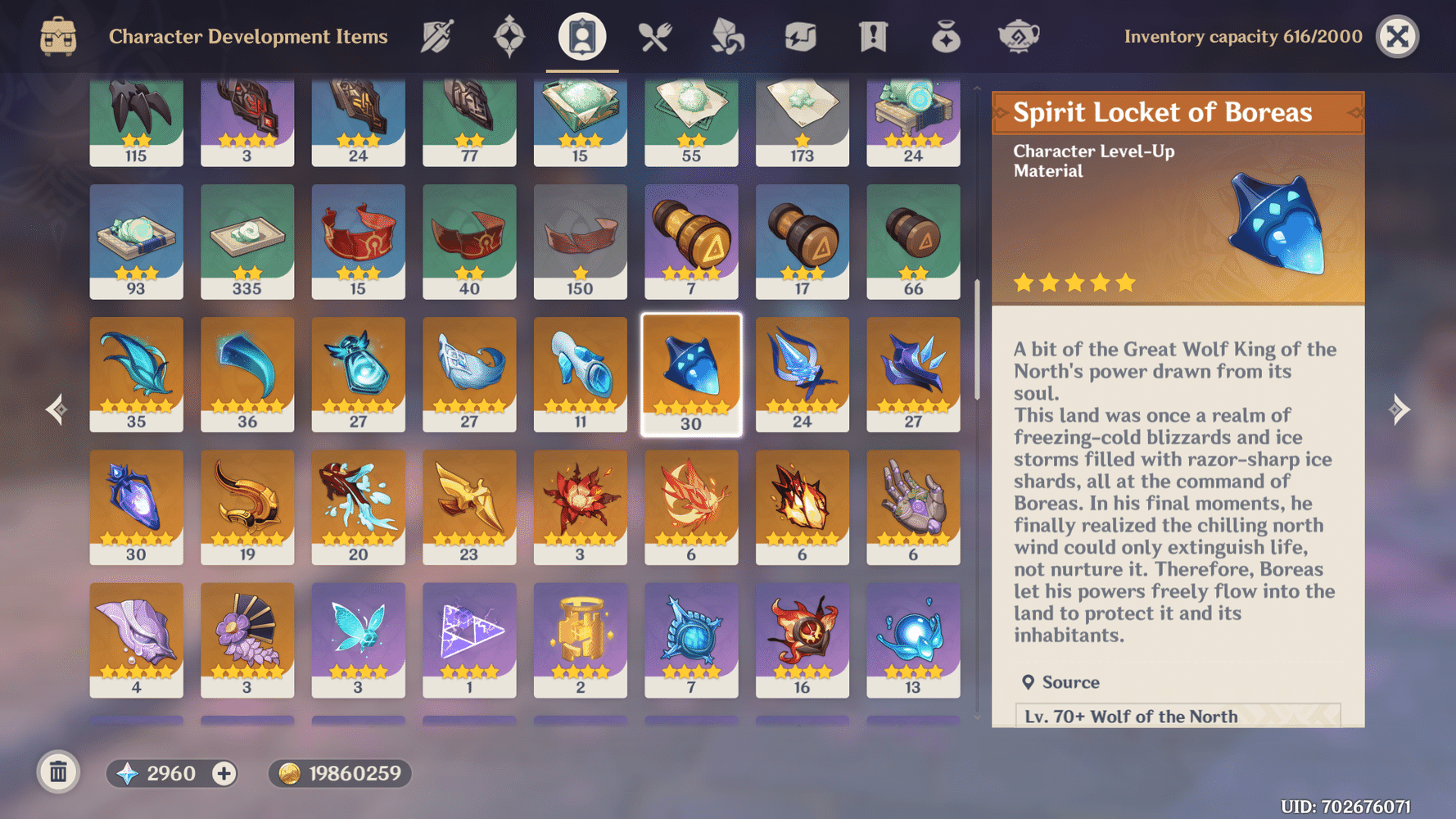
Task: Open the item disposal trash tool
Action: tap(57, 772)
